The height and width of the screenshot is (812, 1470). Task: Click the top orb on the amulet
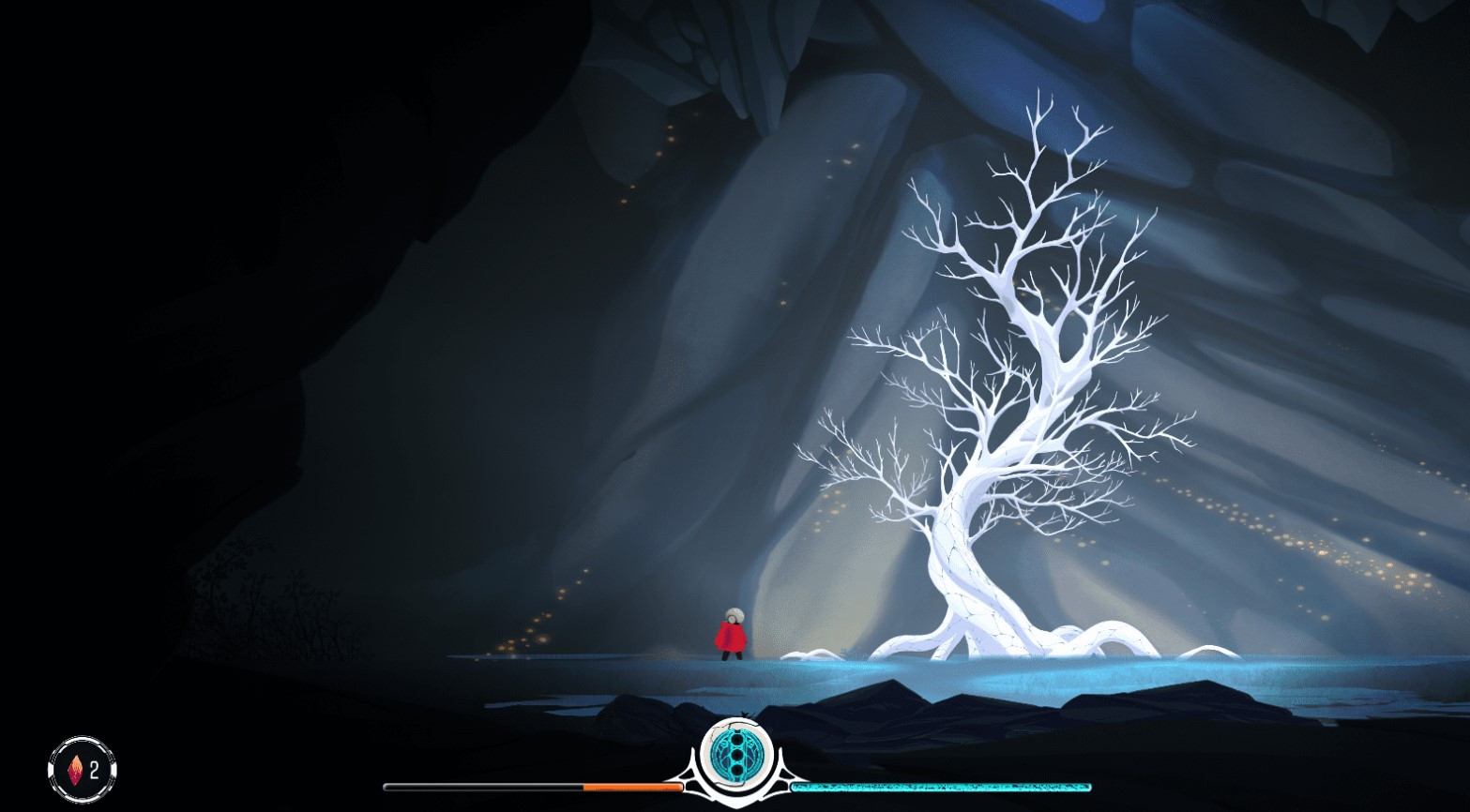(x=737, y=740)
